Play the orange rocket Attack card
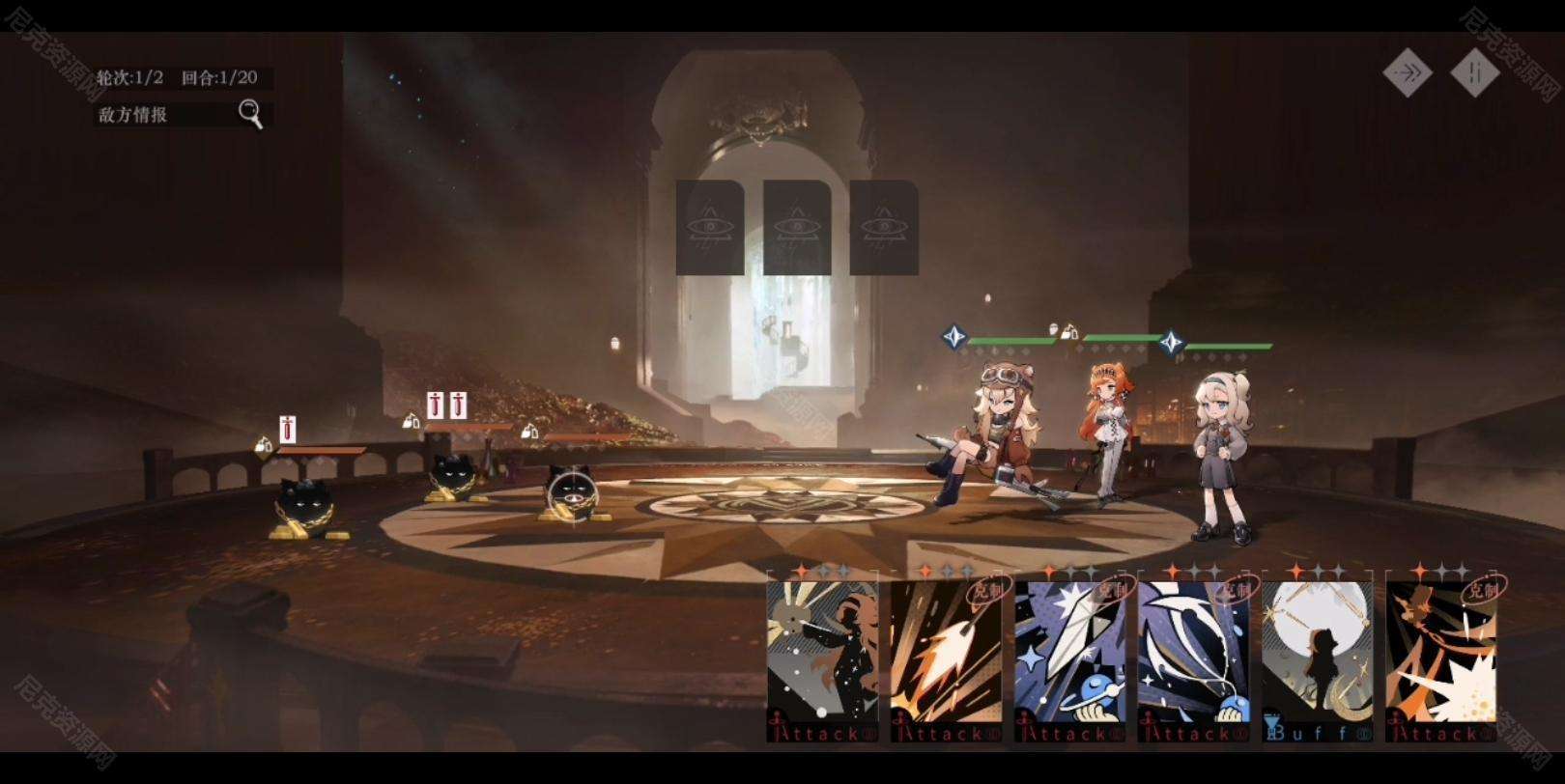 (x=946, y=661)
